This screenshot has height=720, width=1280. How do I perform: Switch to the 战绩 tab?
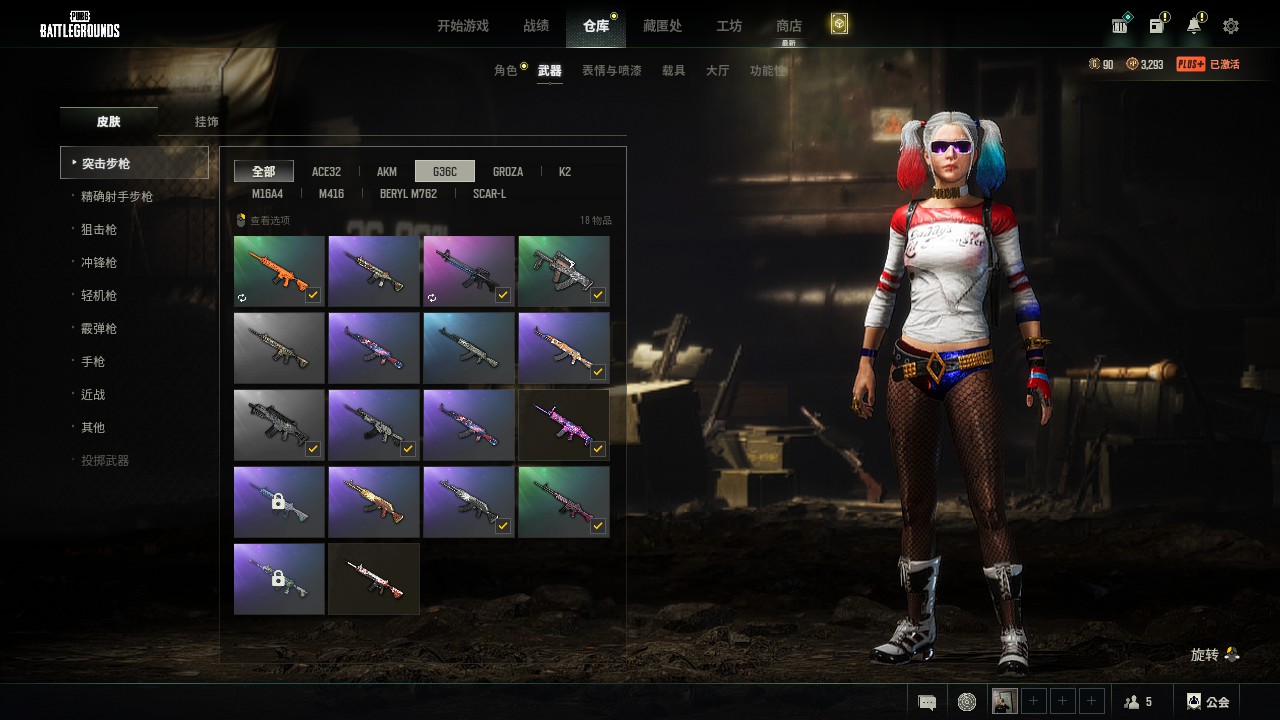tap(536, 26)
